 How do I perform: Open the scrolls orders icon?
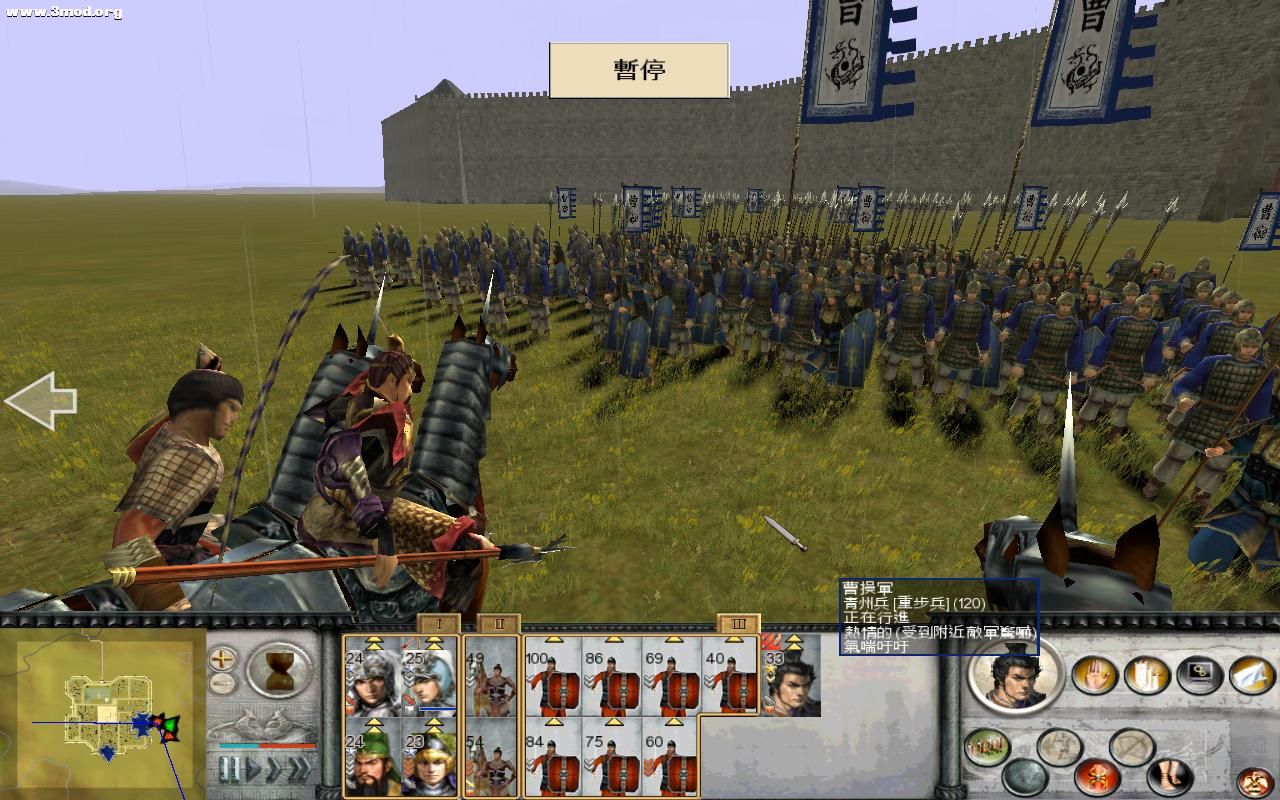point(1145,675)
